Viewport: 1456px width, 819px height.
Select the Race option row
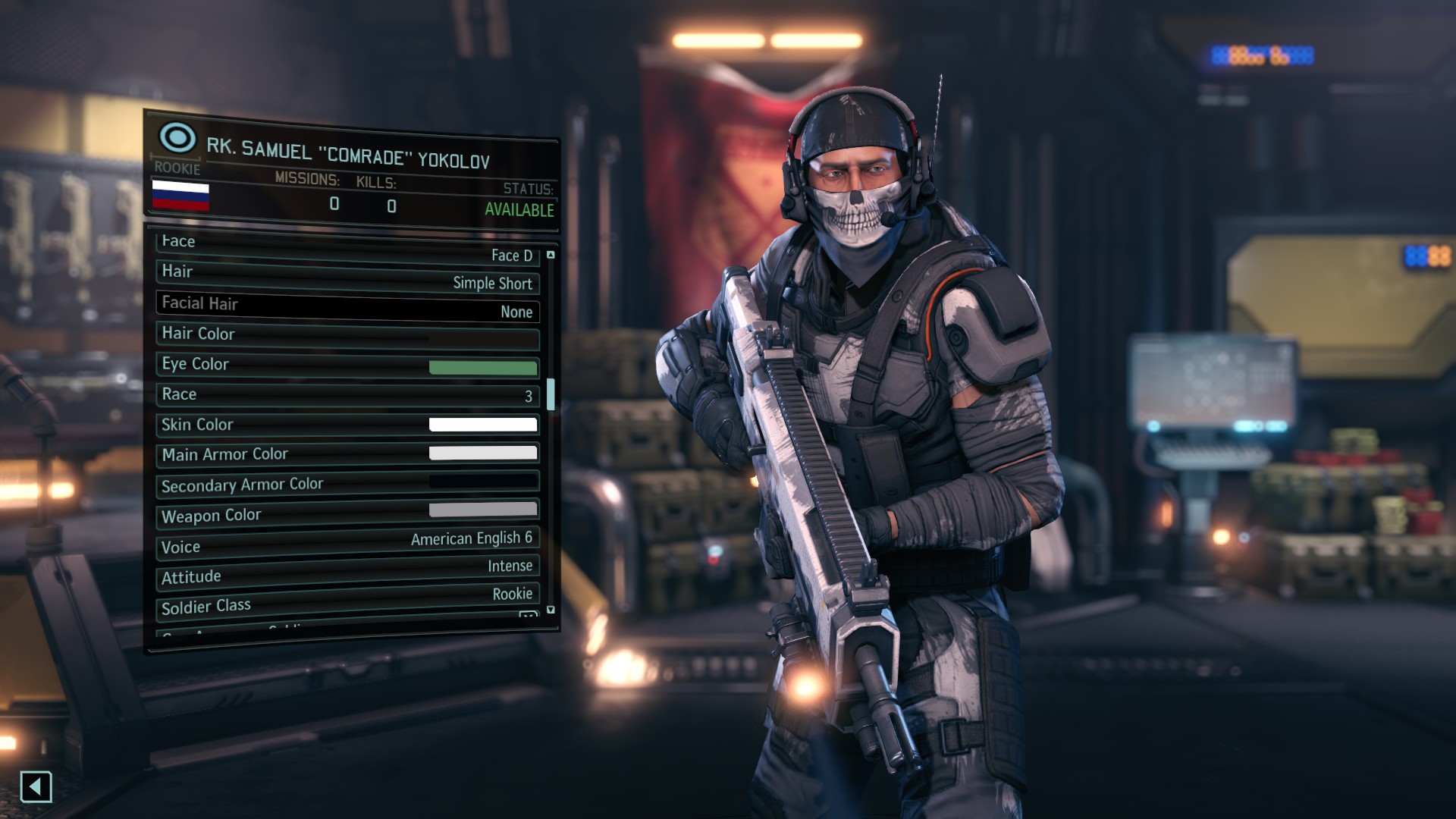point(347,395)
